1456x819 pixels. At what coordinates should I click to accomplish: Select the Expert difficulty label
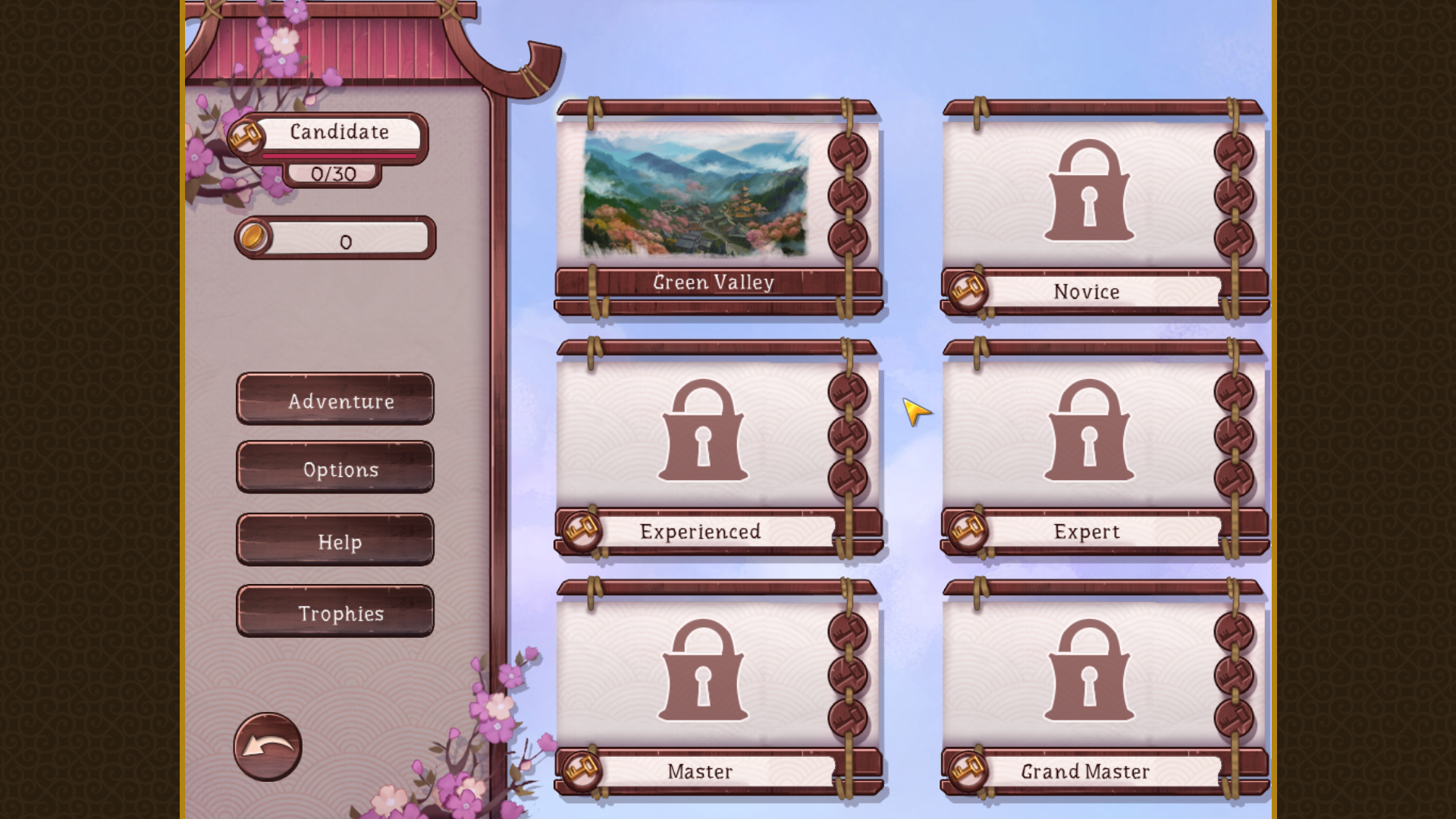click(x=1087, y=532)
